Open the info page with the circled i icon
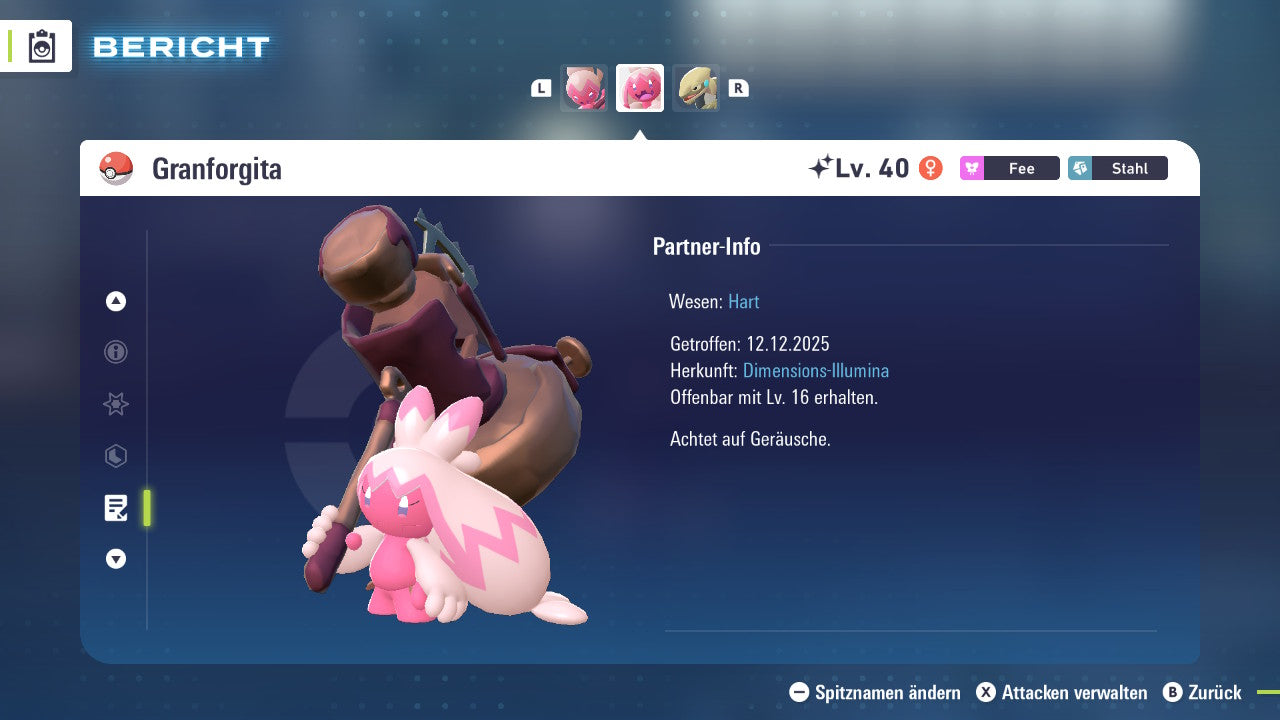This screenshot has height=720, width=1280. [116, 352]
